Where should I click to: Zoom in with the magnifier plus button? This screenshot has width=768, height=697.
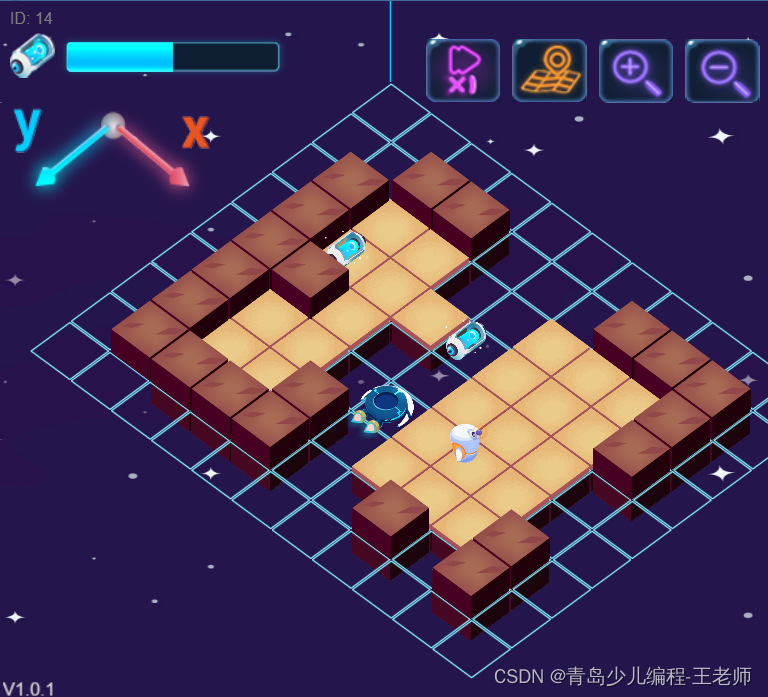pyautogui.click(x=635, y=71)
